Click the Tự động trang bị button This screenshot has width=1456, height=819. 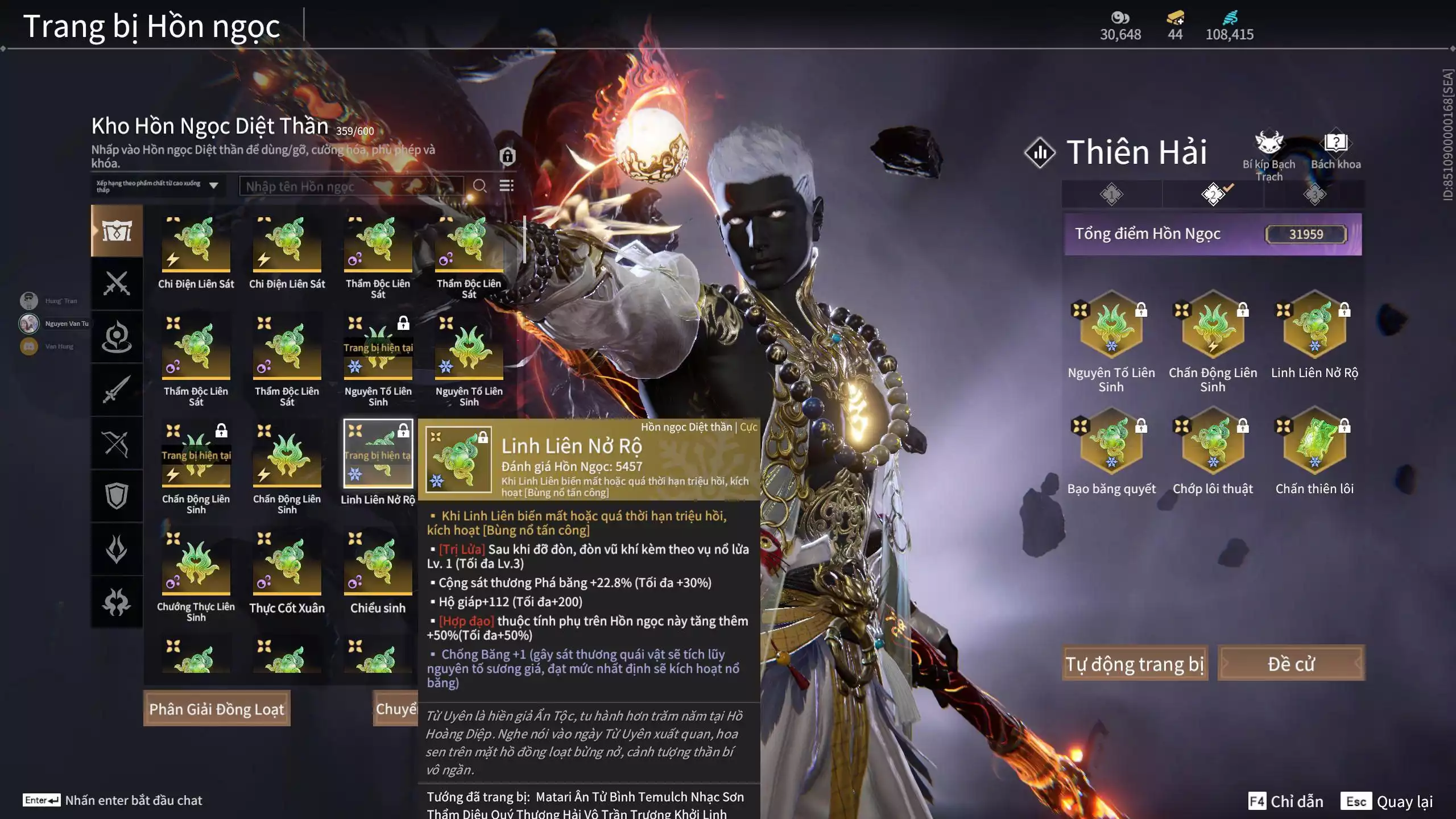point(1135,664)
